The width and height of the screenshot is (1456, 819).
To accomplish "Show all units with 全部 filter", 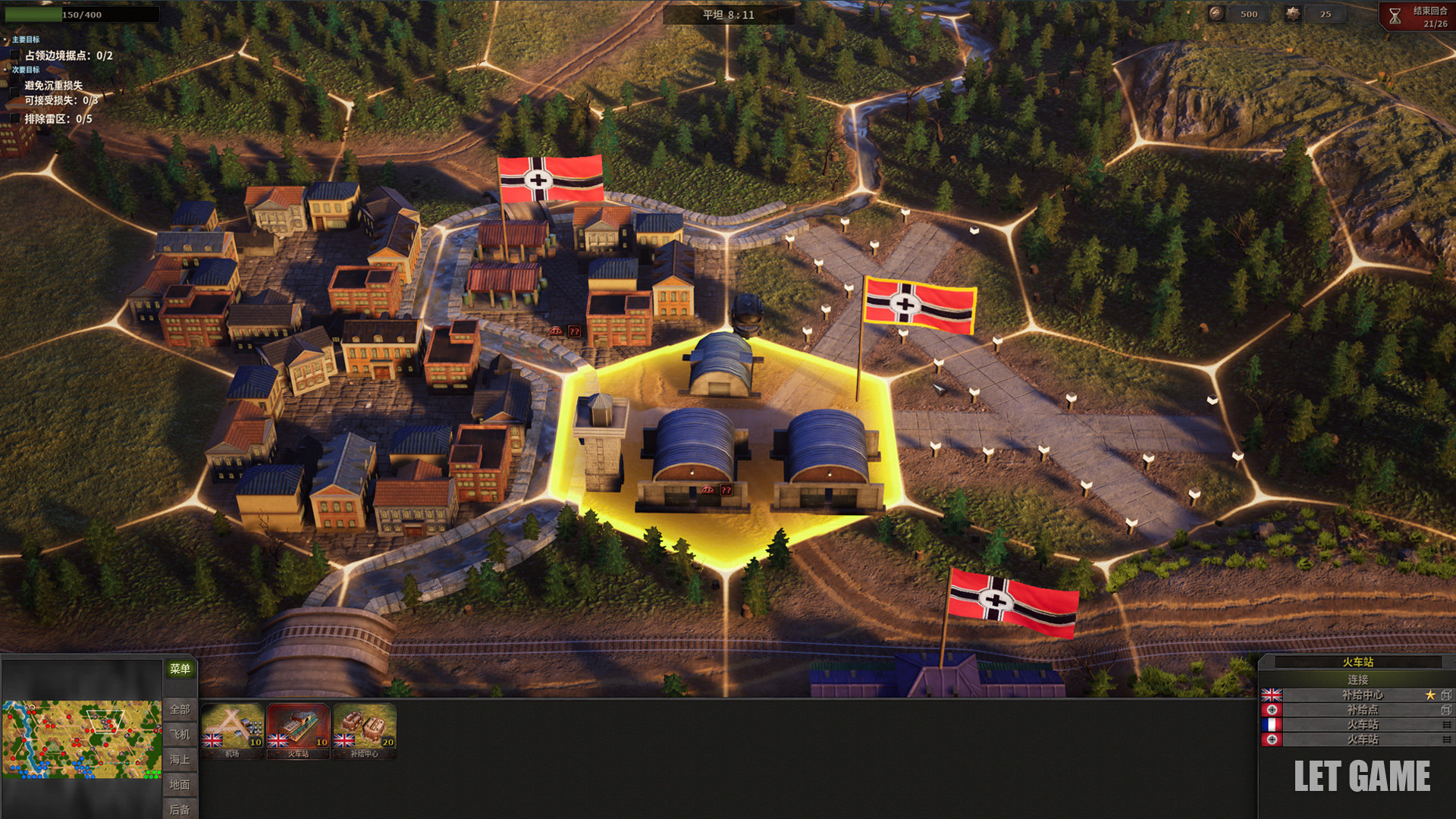I will tap(180, 709).
